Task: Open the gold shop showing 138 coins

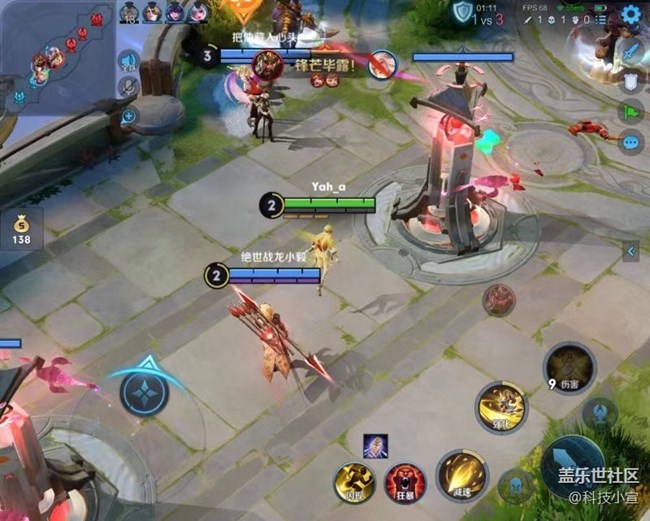Action: click(x=21, y=229)
